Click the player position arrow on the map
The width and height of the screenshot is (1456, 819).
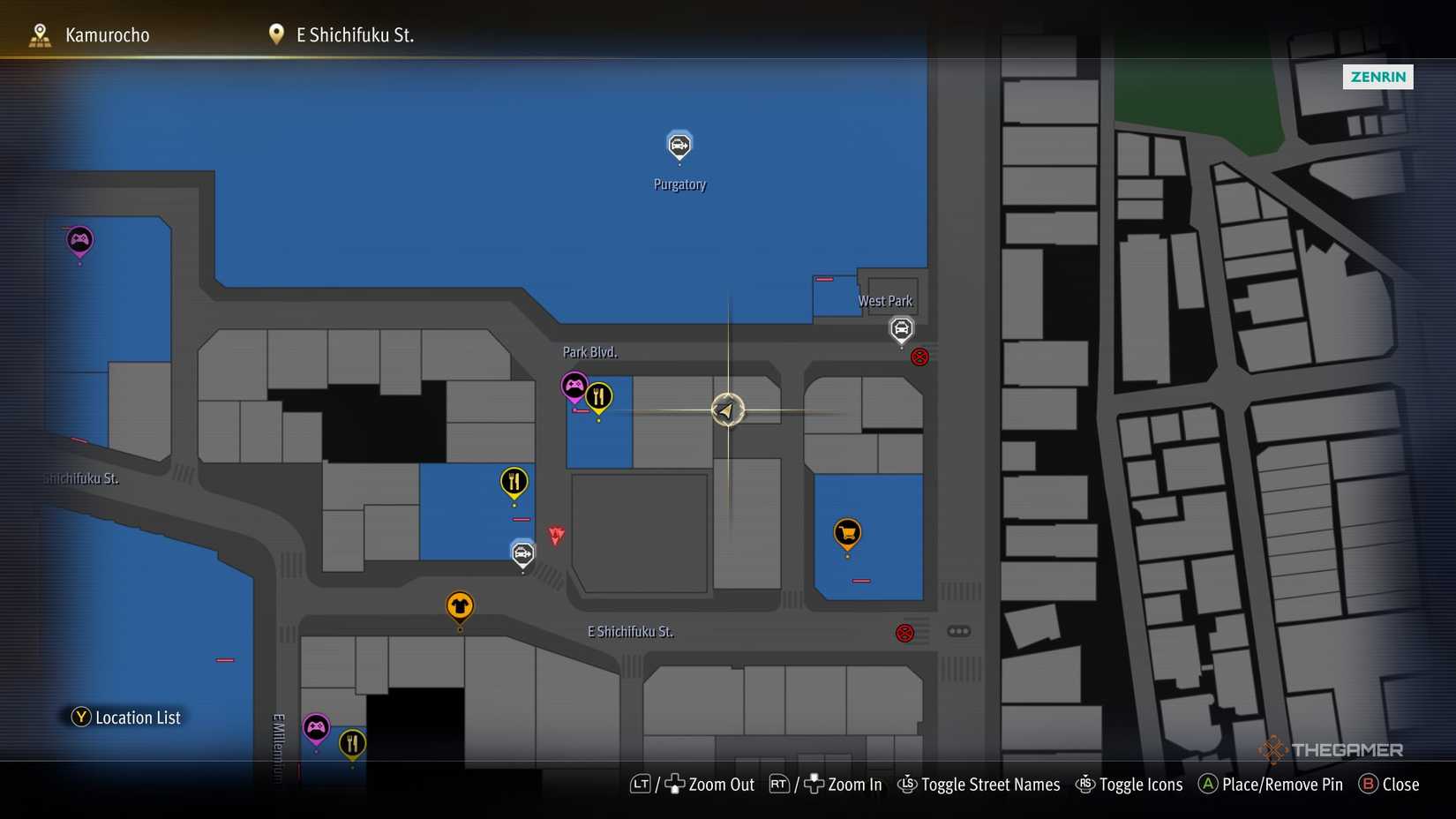726,409
